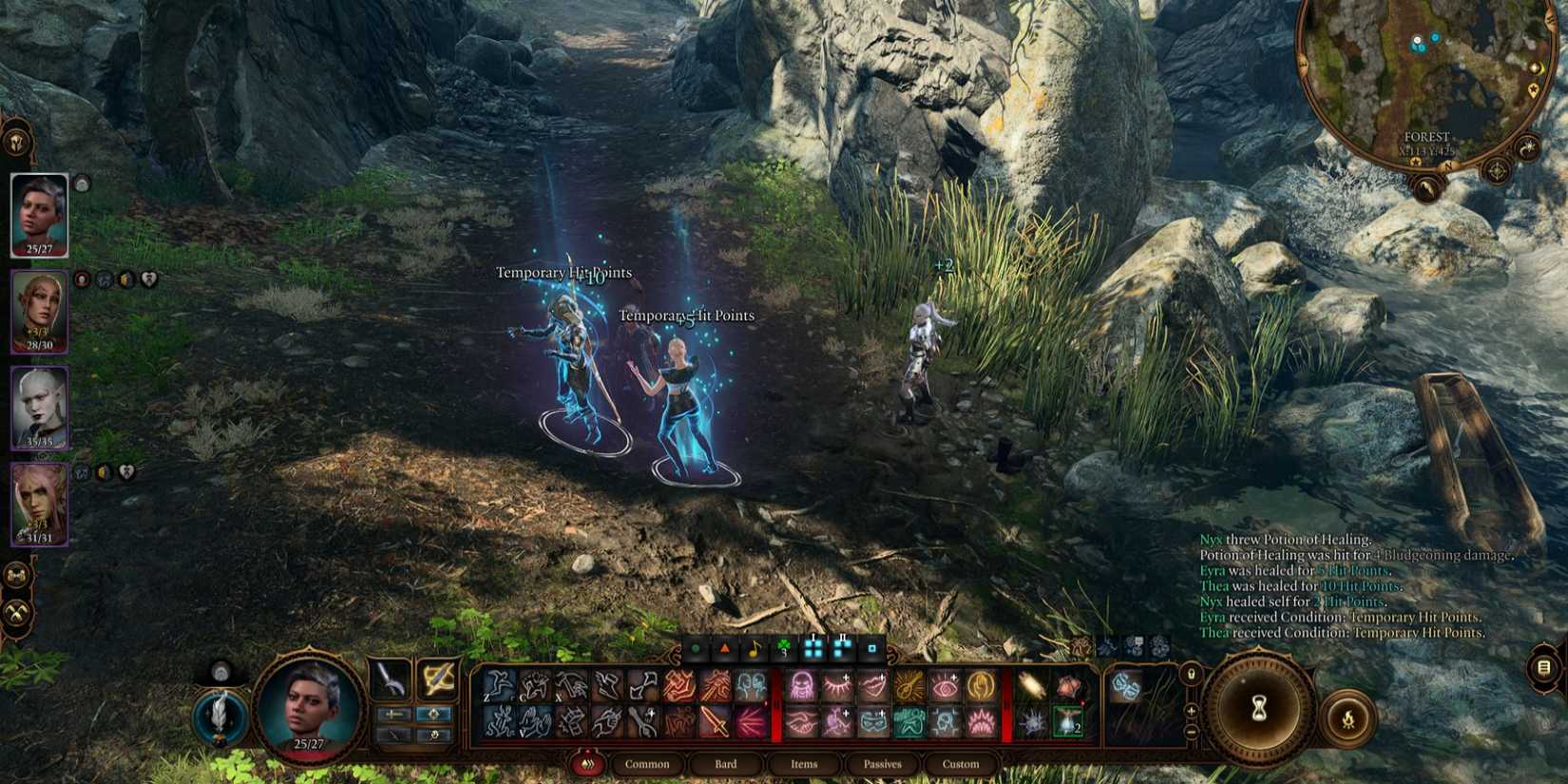Toggle the hotbar lock icon
The image size is (1568, 784).
coord(1192,675)
